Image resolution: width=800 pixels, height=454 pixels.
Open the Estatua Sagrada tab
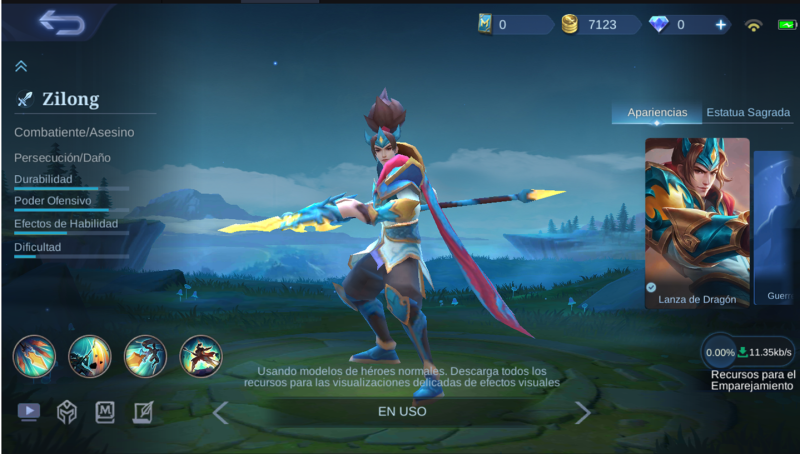tap(748, 113)
